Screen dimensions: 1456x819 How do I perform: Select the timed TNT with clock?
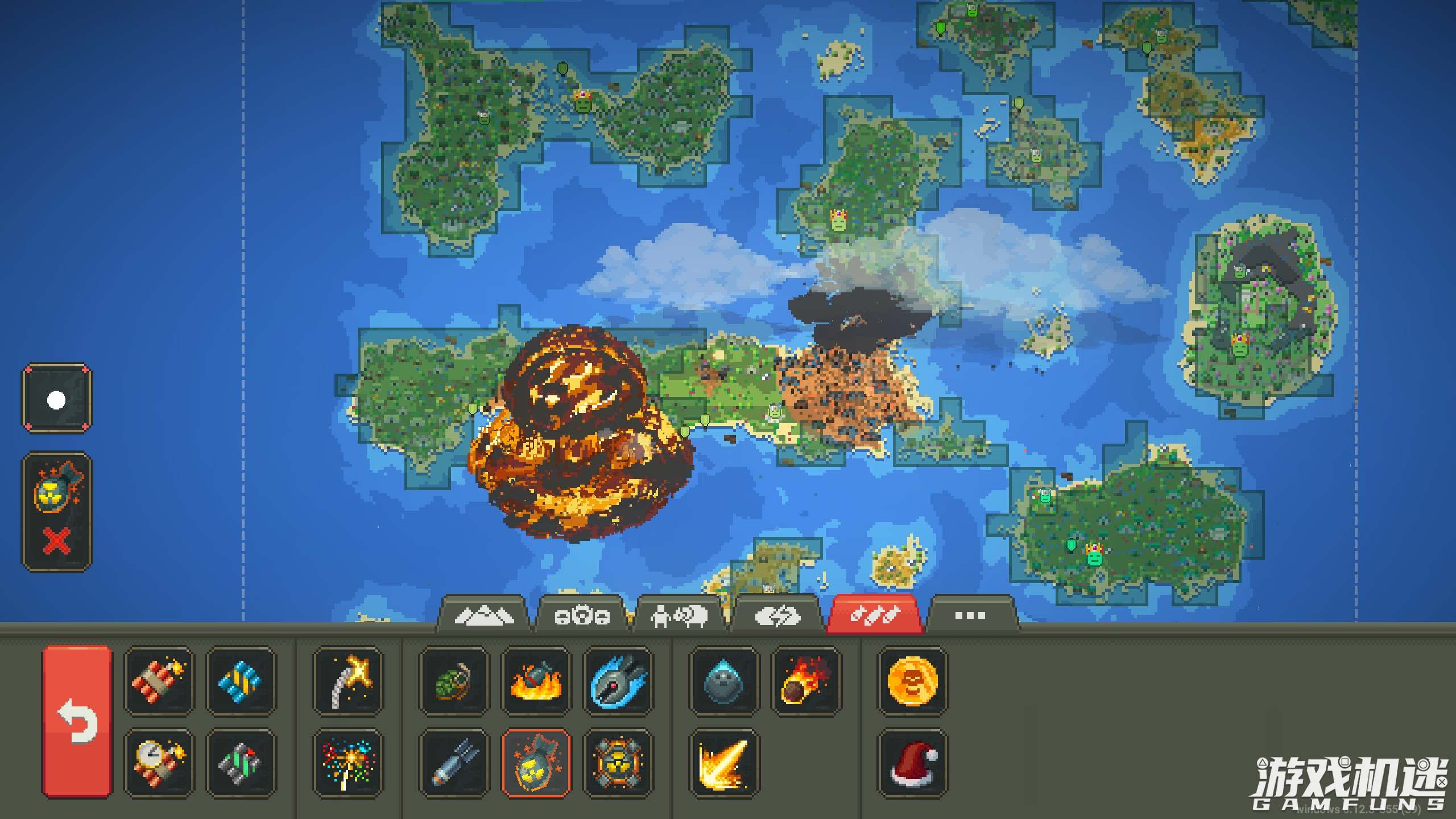tap(159, 763)
